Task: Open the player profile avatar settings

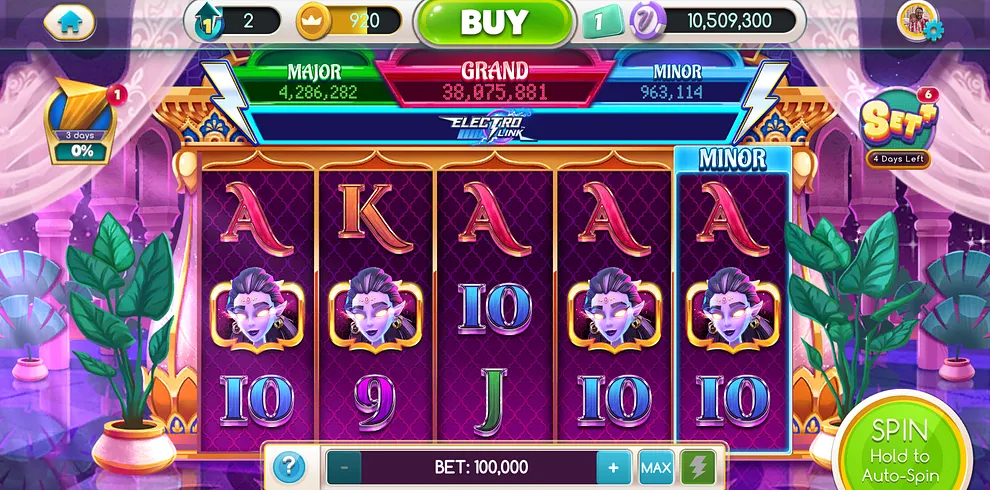Action: click(918, 21)
